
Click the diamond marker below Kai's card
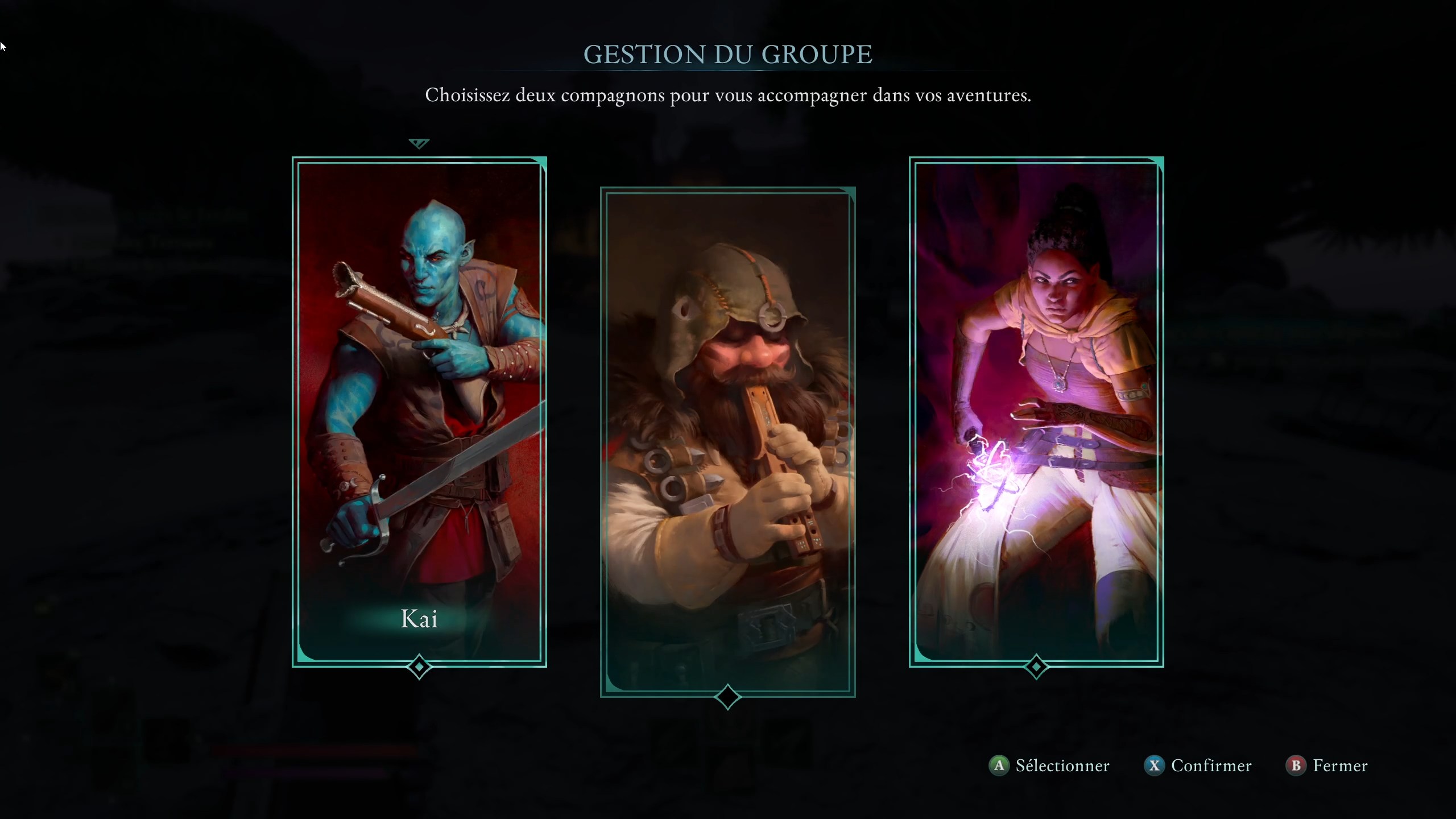(x=419, y=667)
